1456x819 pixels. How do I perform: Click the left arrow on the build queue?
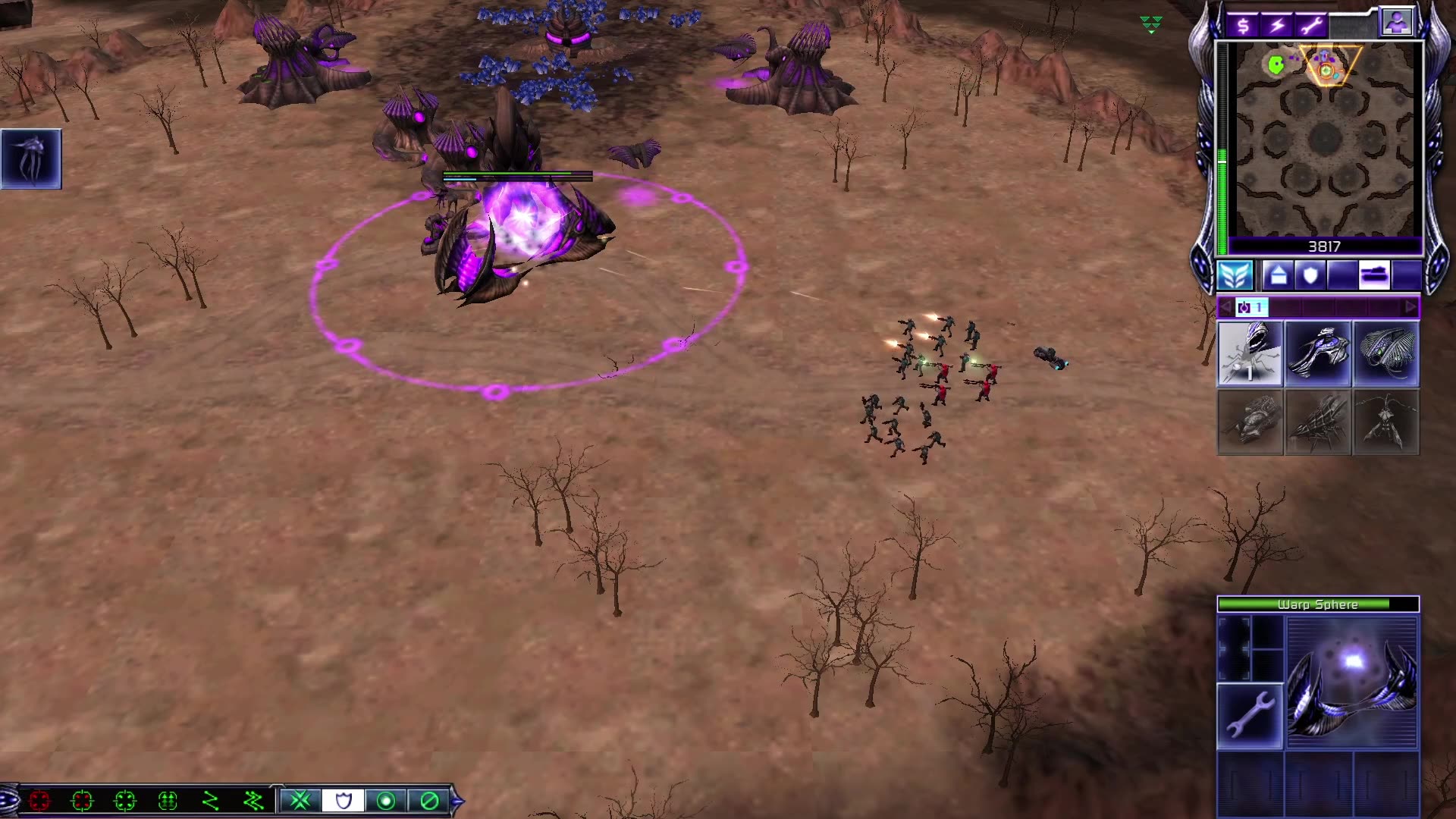1227,306
